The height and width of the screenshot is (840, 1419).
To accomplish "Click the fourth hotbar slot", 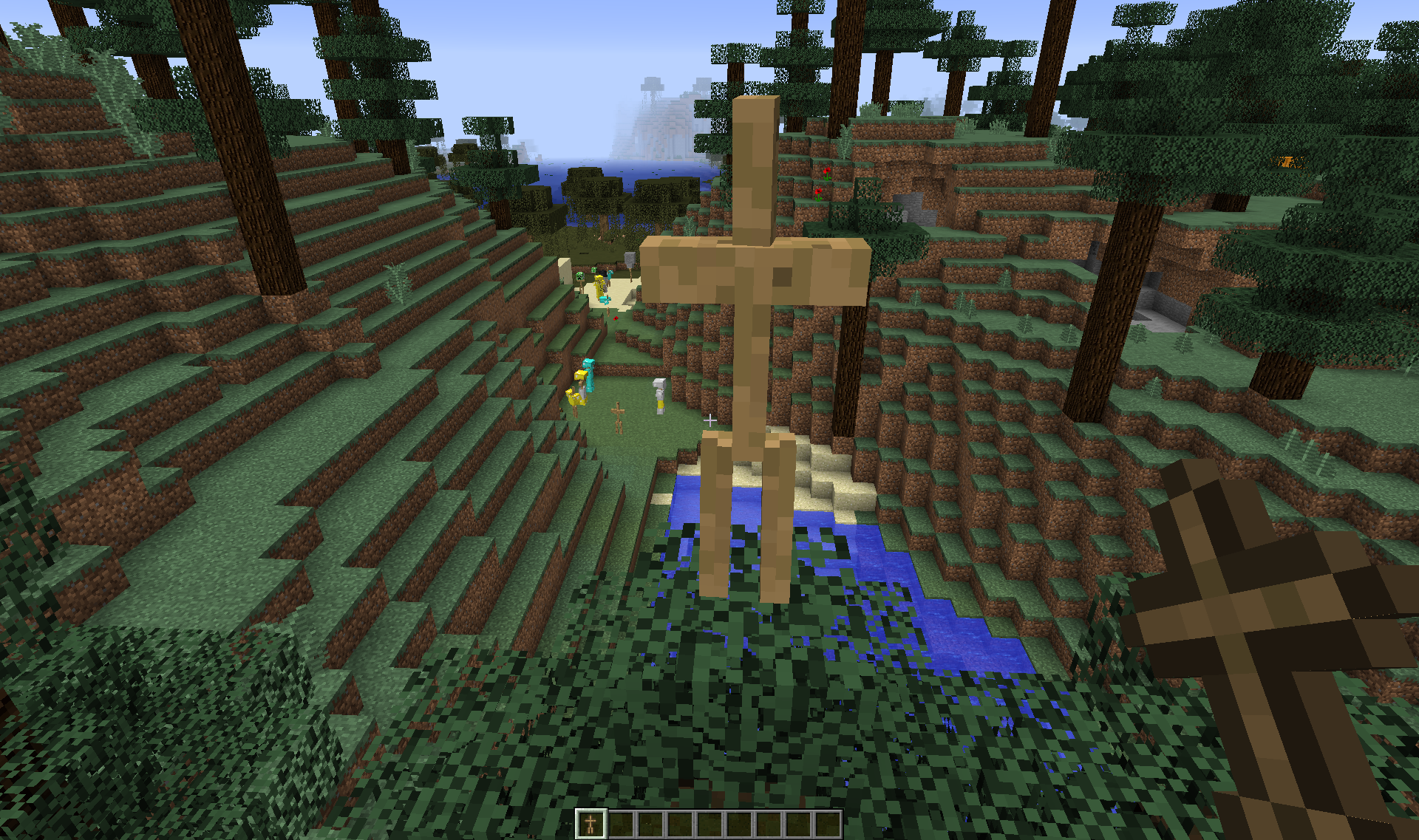I will click(681, 823).
